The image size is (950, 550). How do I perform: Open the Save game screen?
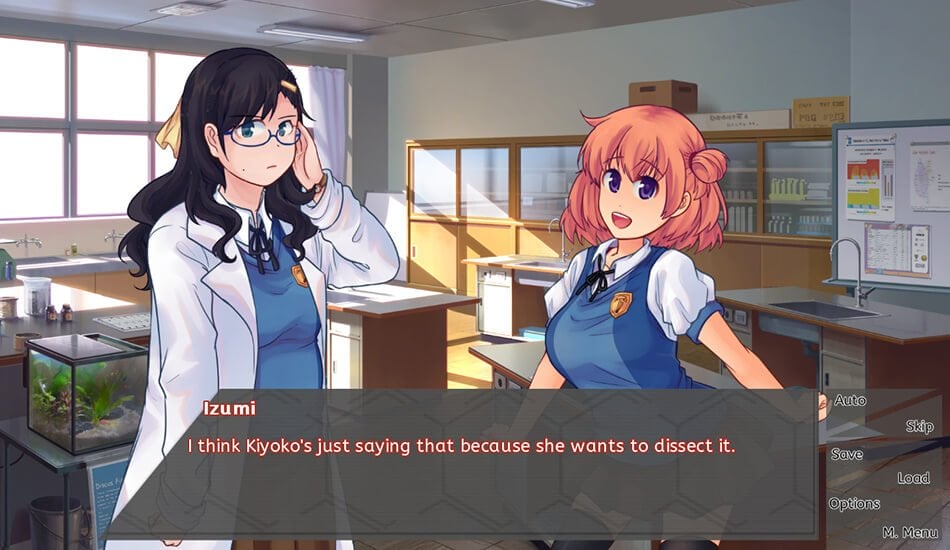tap(847, 454)
